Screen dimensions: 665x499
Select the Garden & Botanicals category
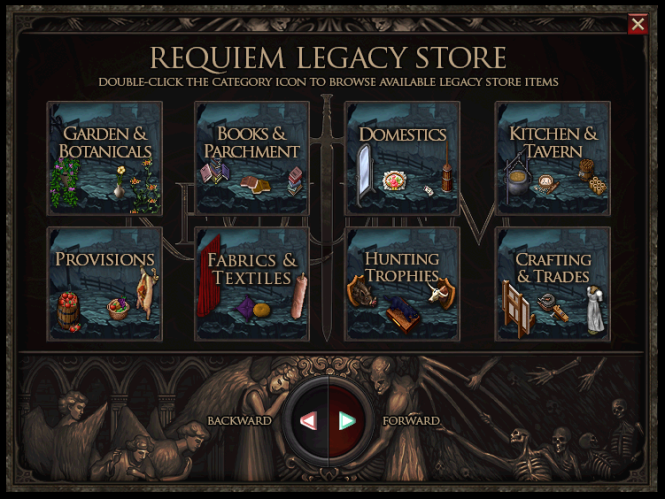pos(105,158)
